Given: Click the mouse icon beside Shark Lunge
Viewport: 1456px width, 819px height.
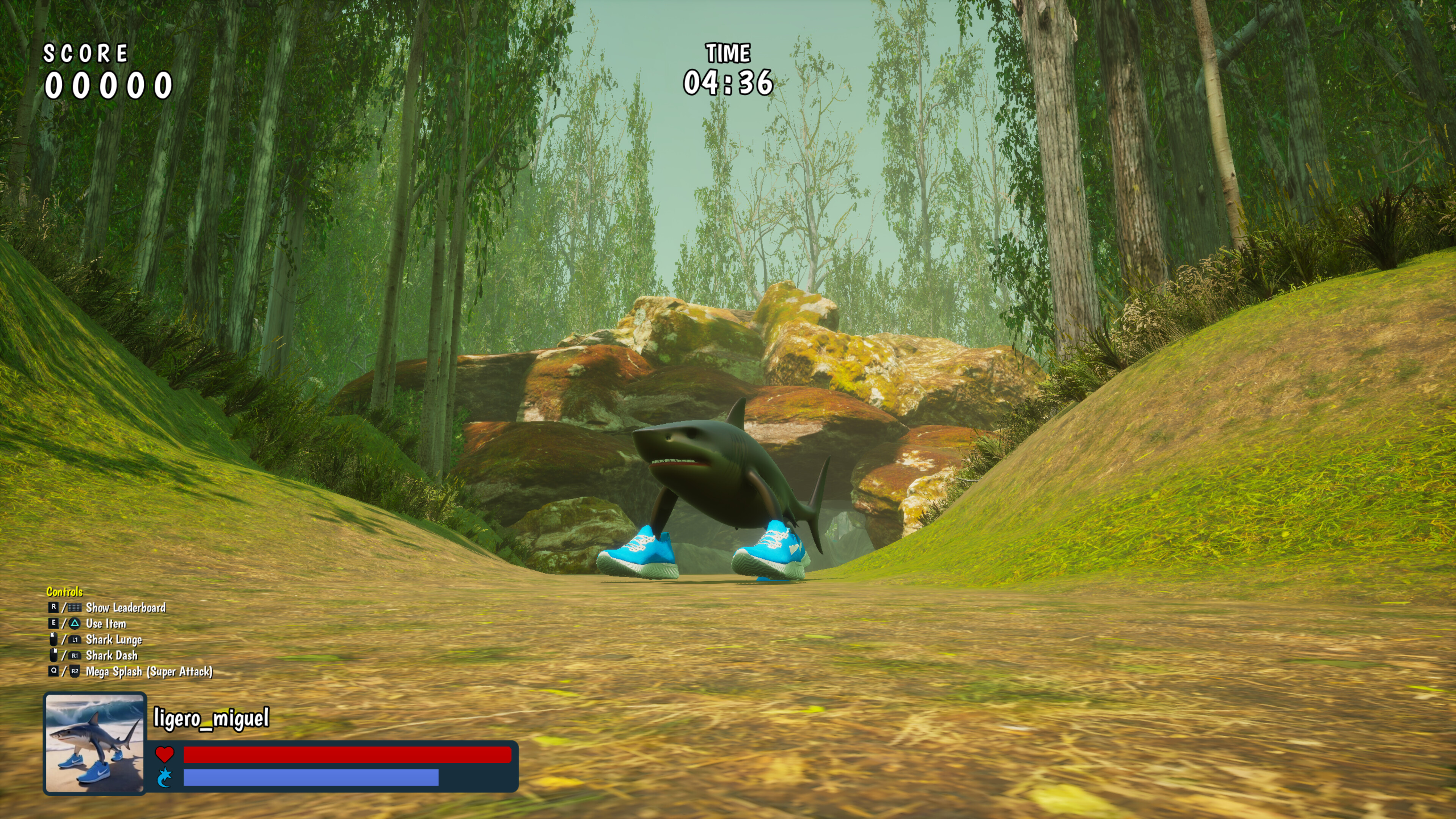Looking at the screenshot, I should pyautogui.click(x=54, y=640).
